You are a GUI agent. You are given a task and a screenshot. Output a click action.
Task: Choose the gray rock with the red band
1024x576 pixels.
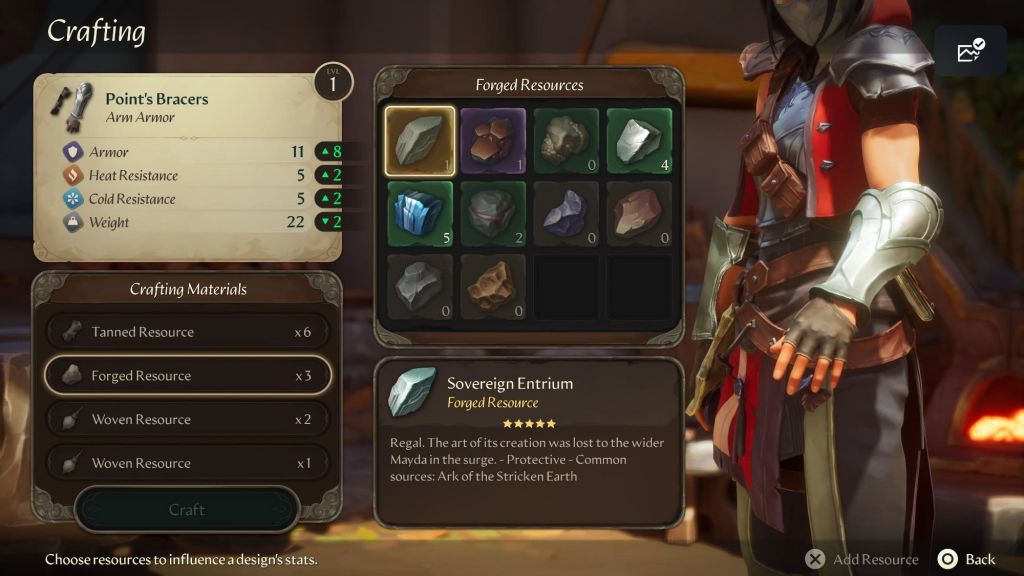coord(493,214)
